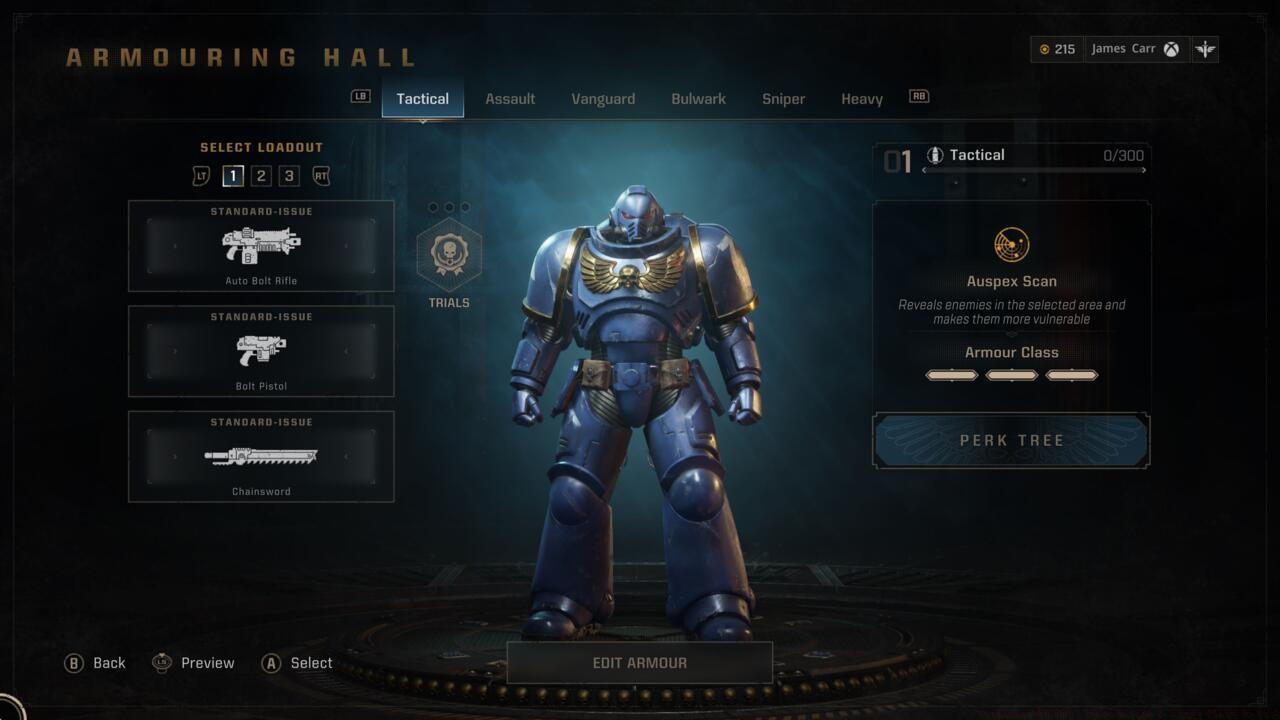Viewport: 1280px width, 720px height.
Task: Select loadout number 1
Action: pyautogui.click(x=233, y=176)
